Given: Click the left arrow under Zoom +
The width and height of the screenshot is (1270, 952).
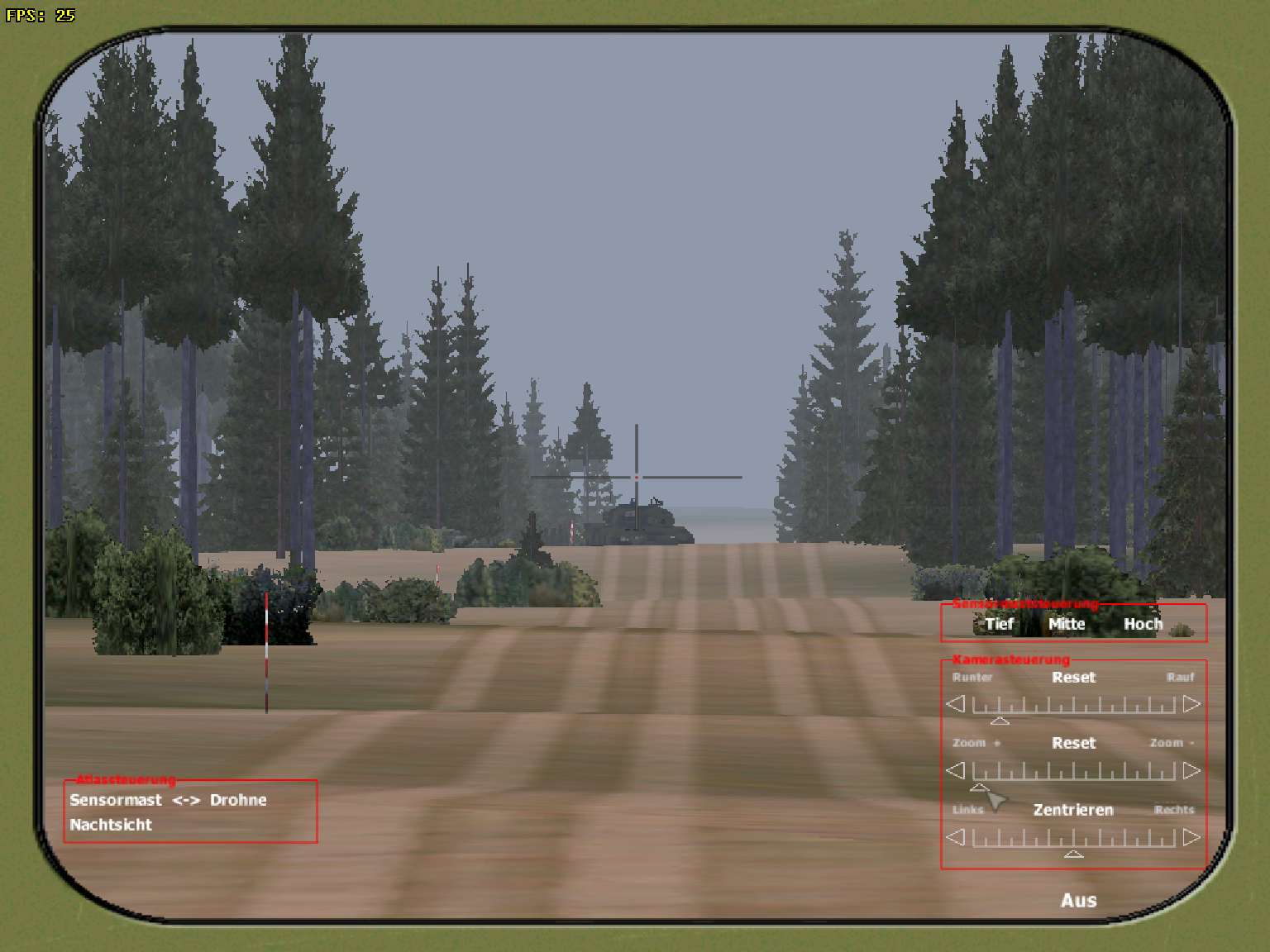Looking at the screenshot, I should coord(956,771).
